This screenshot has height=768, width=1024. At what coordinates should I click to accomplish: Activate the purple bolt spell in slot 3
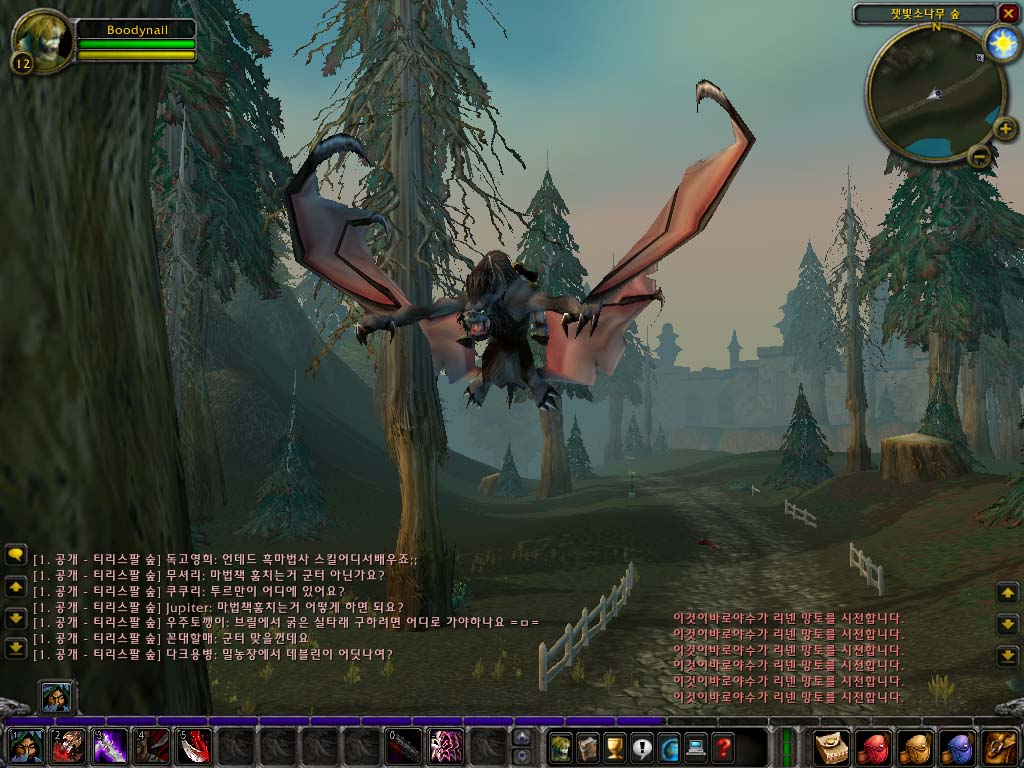click(x=110, y=746)
